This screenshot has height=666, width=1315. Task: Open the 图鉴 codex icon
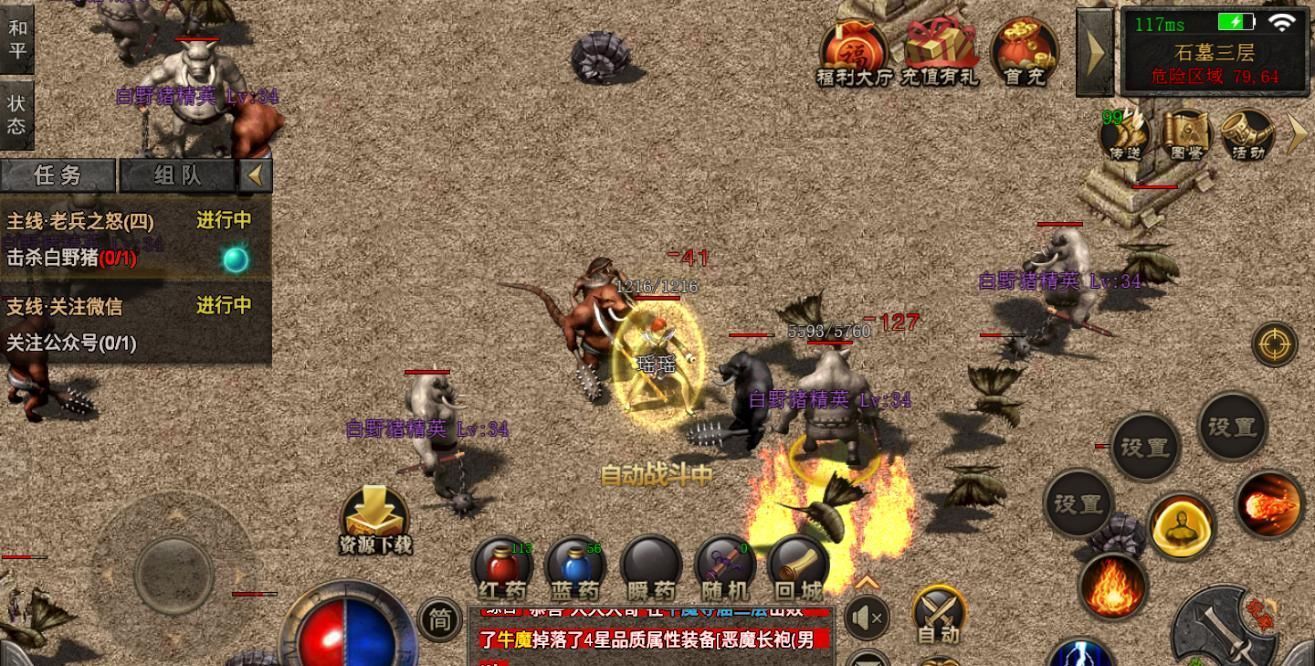tap(1186, 135)
